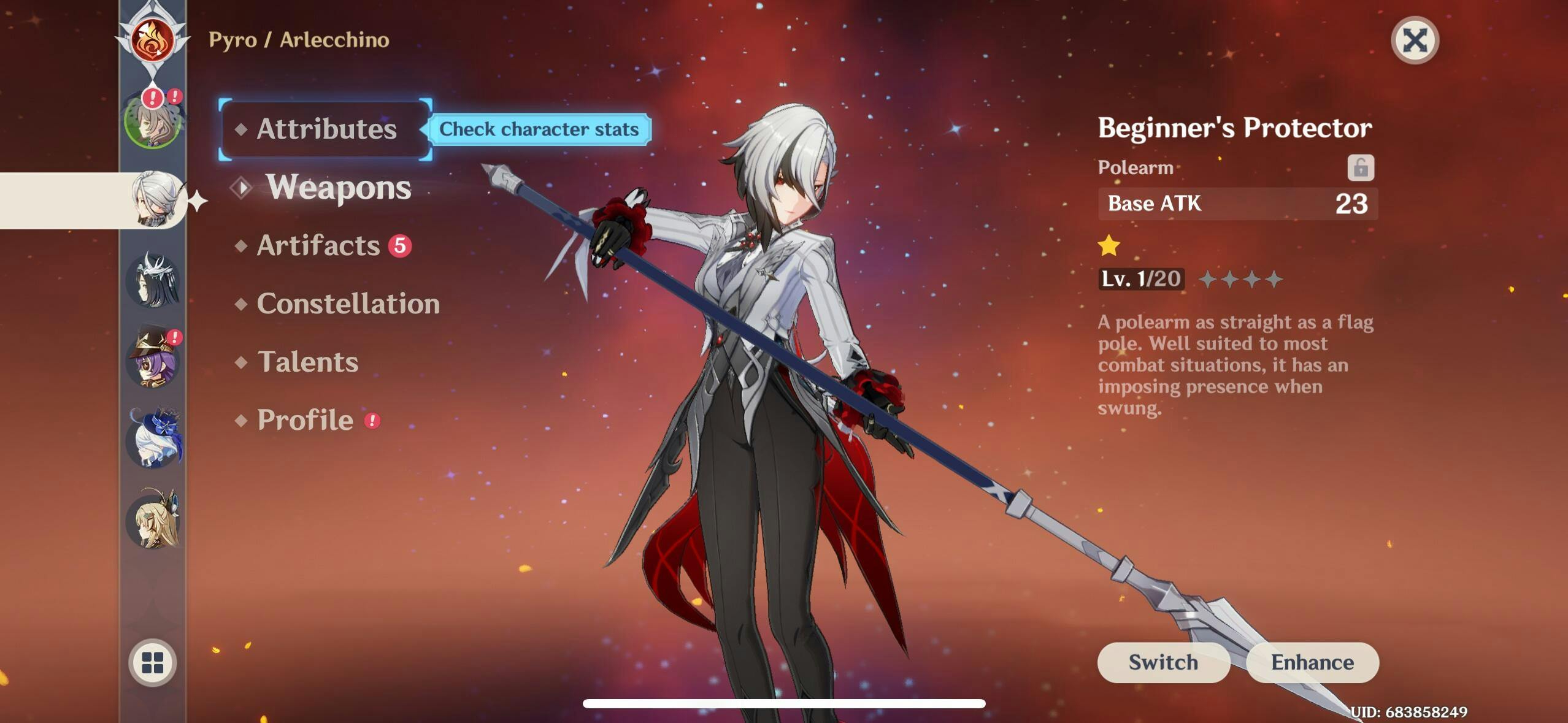Viewport: 1568px width, 723px height.
Task: Go to the Talents section
Action: [x=307, y=362]
